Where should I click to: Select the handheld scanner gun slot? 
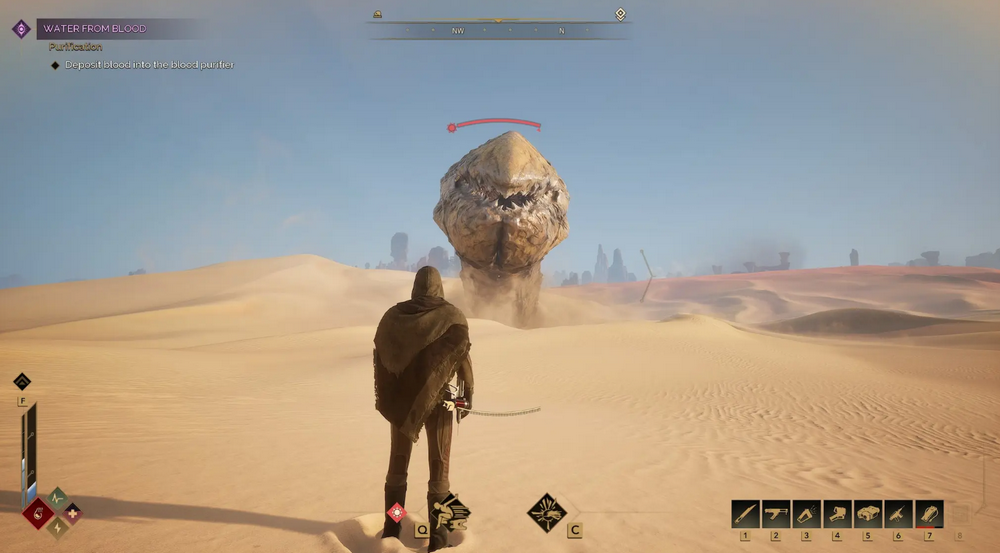pos(837,514)
